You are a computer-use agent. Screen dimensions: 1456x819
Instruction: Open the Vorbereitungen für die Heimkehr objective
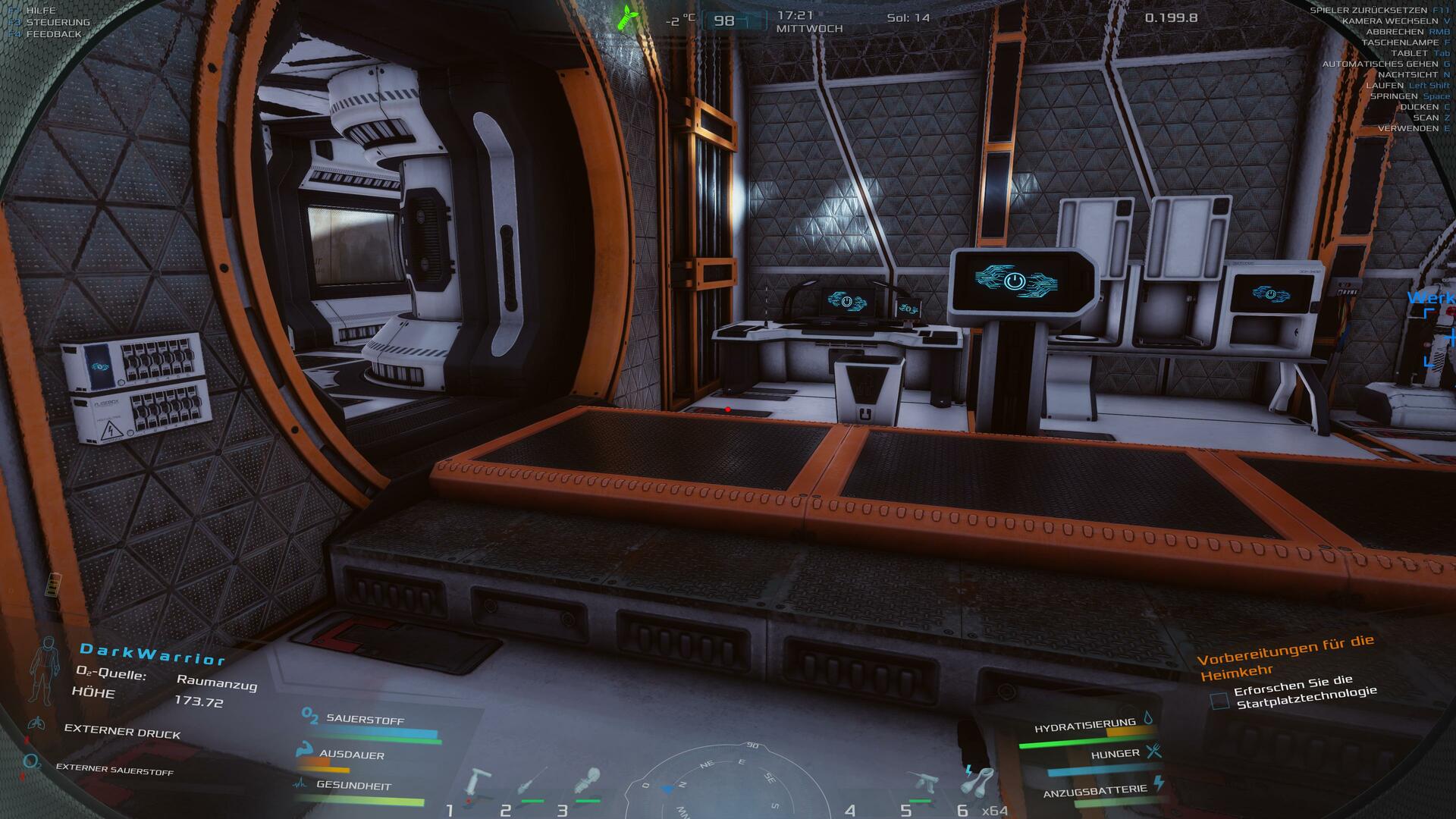[x=1285, y=657]
